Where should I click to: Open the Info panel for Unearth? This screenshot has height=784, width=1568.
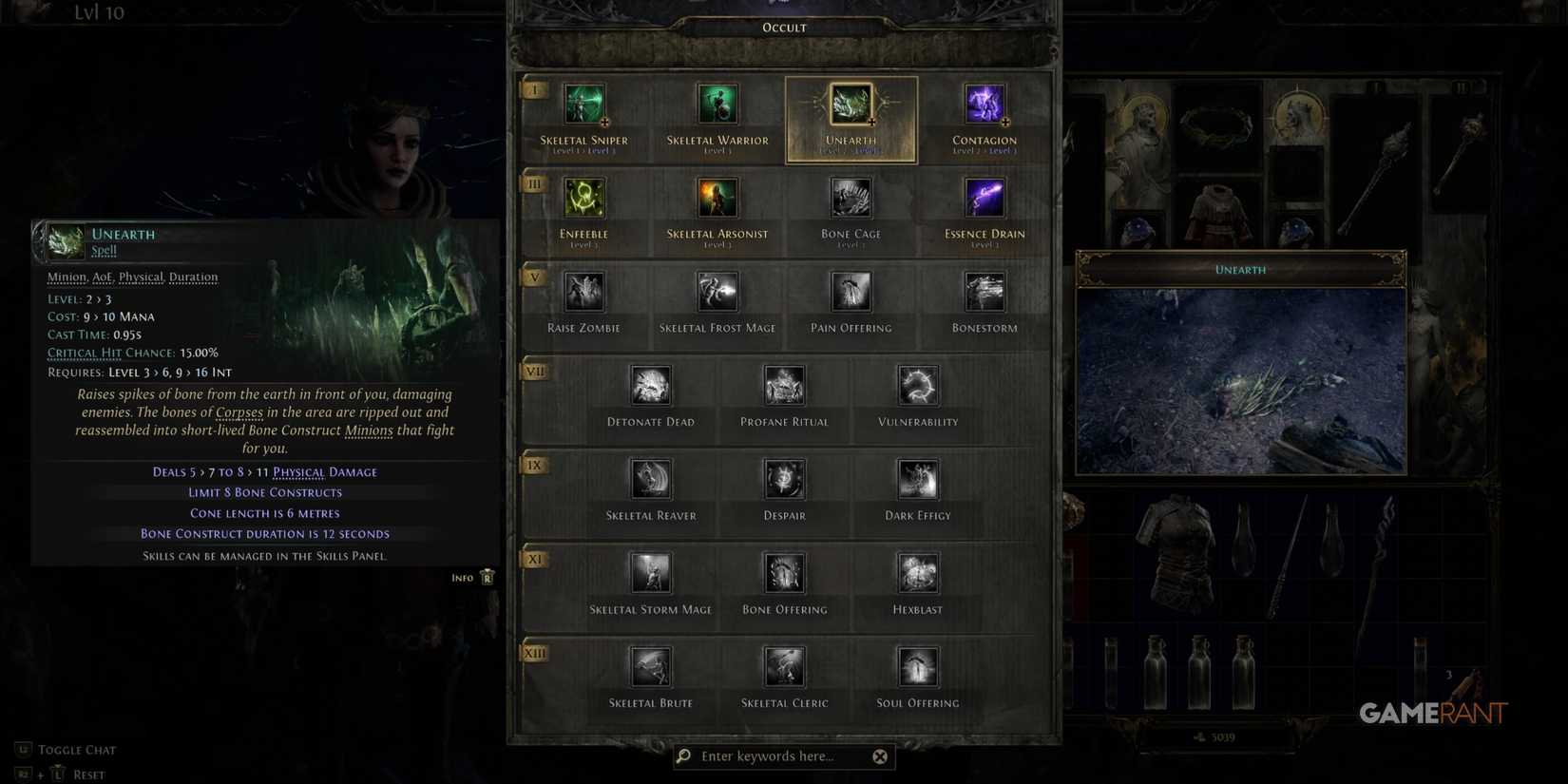(x=472, y=576)
